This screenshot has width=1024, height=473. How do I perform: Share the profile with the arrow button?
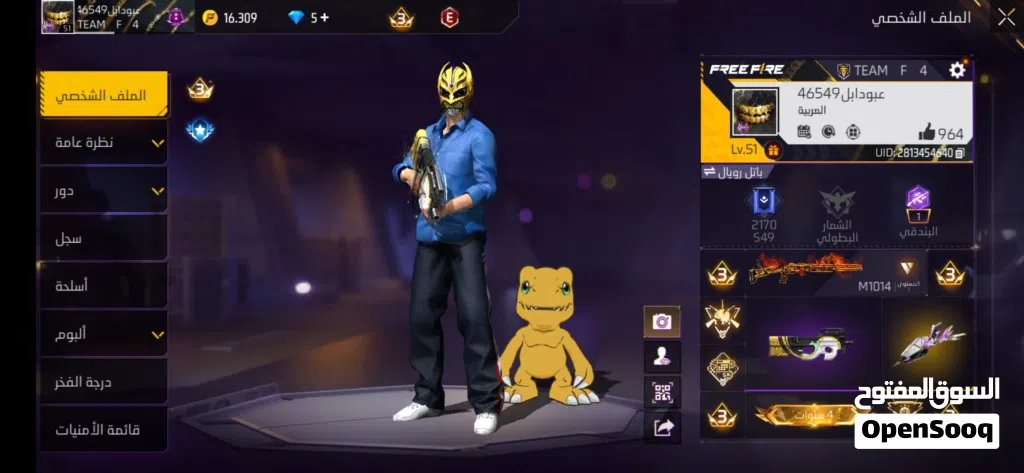pos(662,427)
